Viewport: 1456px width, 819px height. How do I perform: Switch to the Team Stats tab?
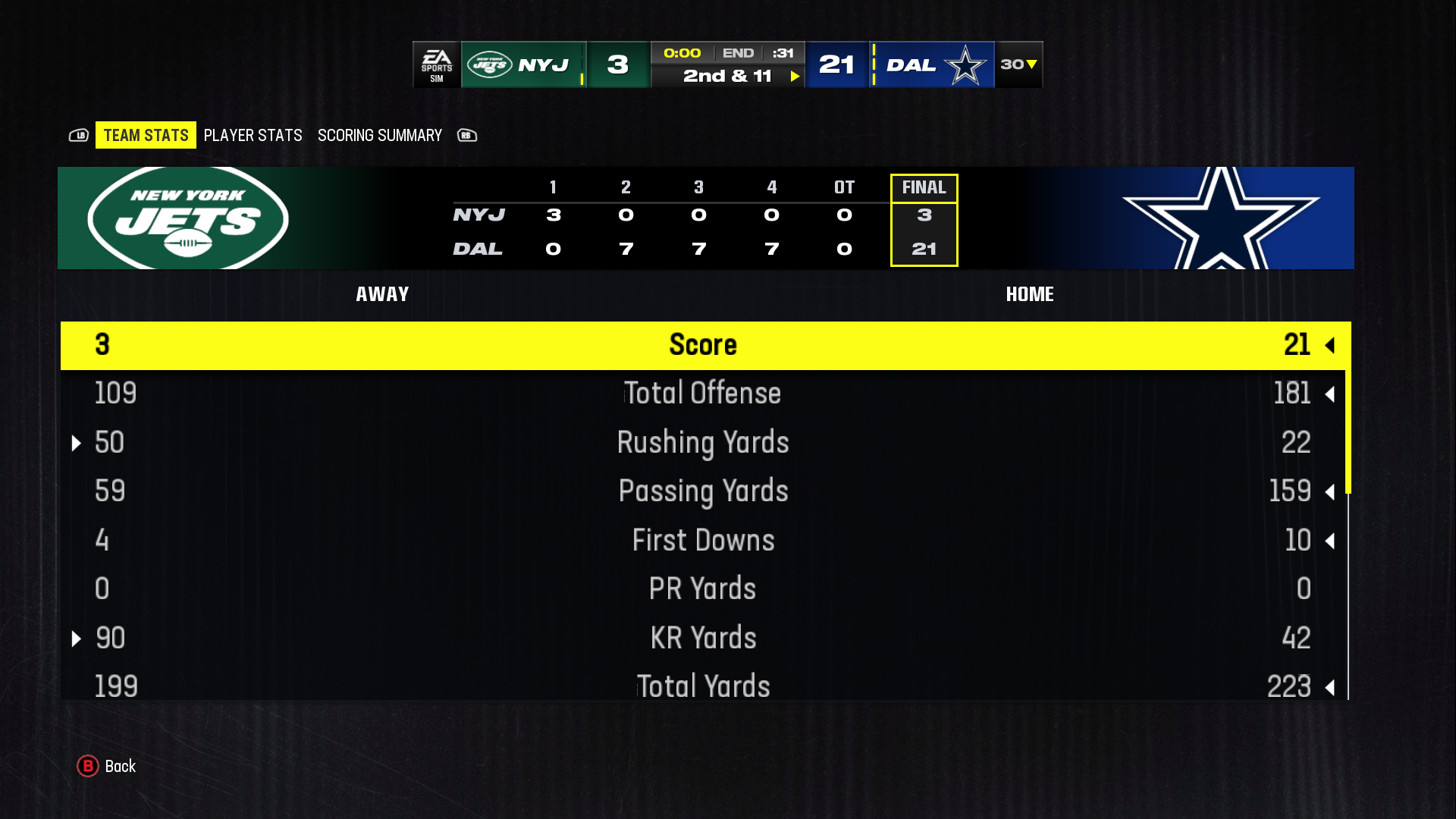pos(146,135)
